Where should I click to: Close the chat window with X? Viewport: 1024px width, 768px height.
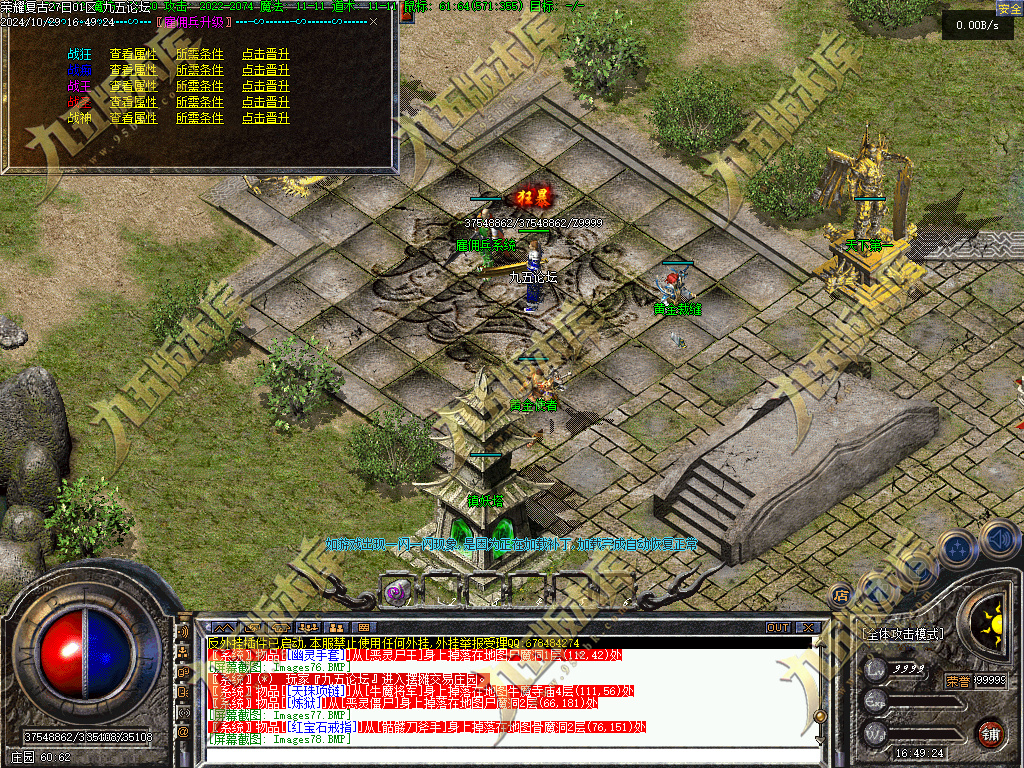tap(808, 627)
